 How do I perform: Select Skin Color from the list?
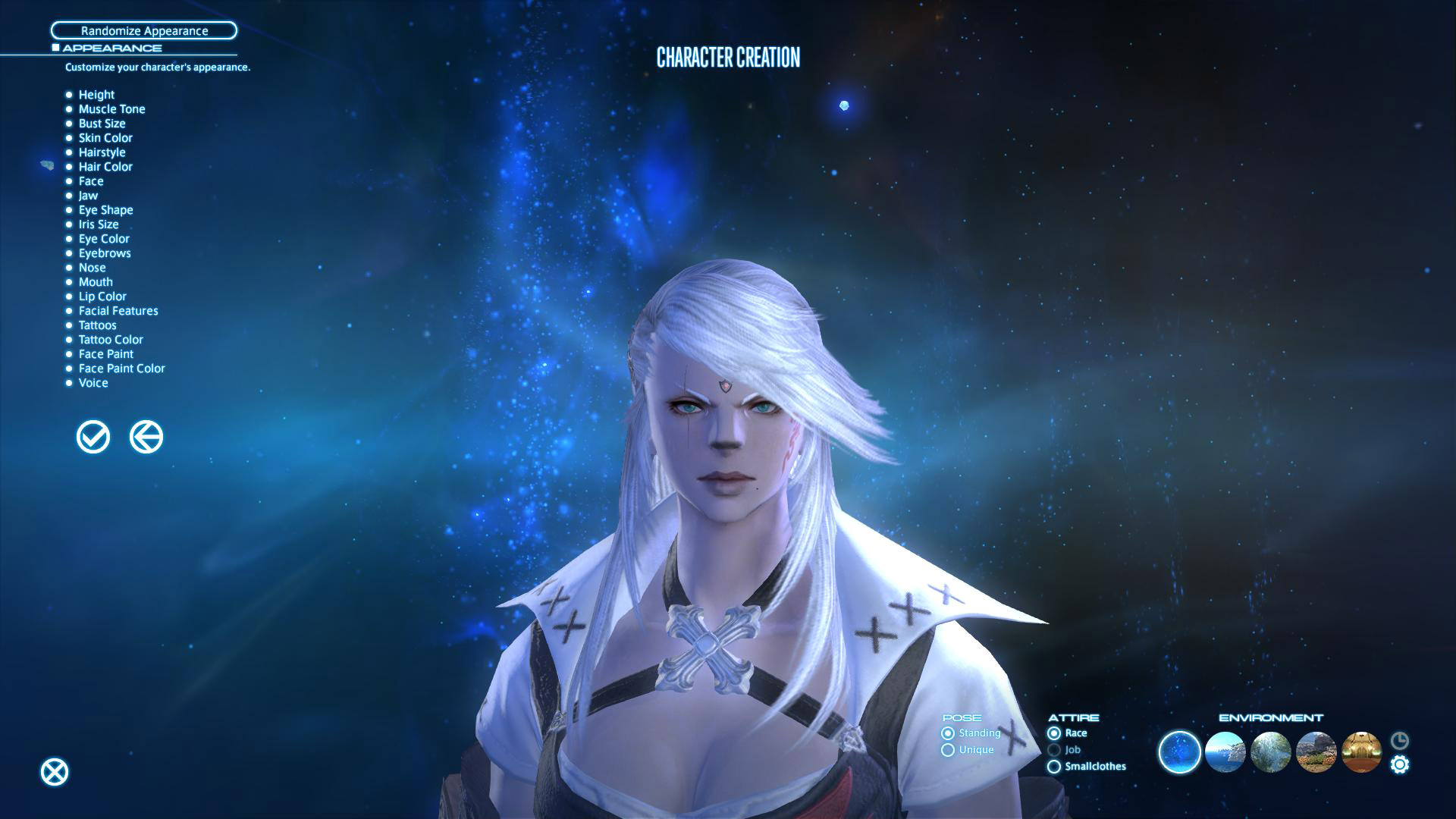(x=105, y=138)
